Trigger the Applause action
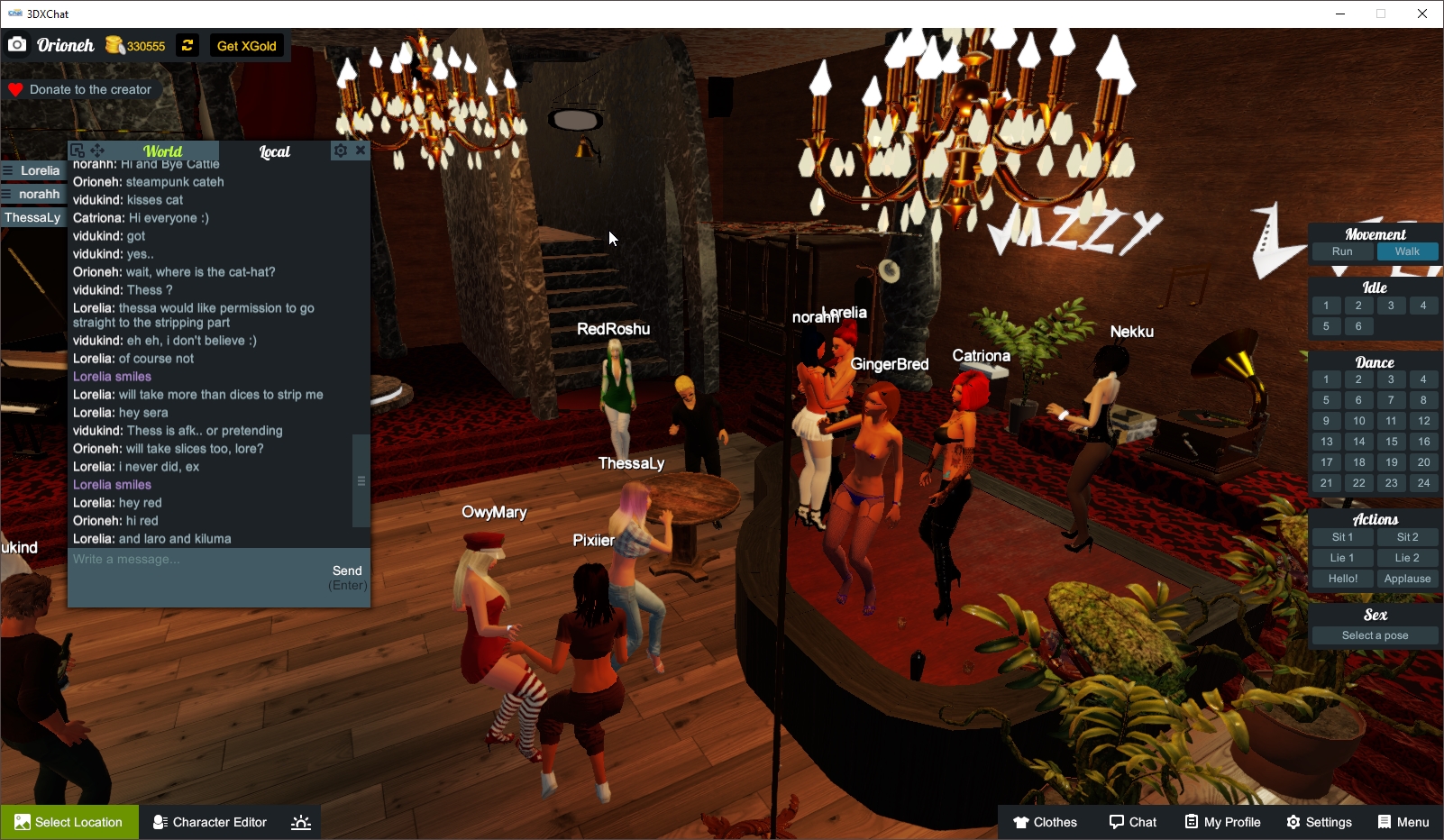Screen dimensions: 1444x840 point(1407,578)
